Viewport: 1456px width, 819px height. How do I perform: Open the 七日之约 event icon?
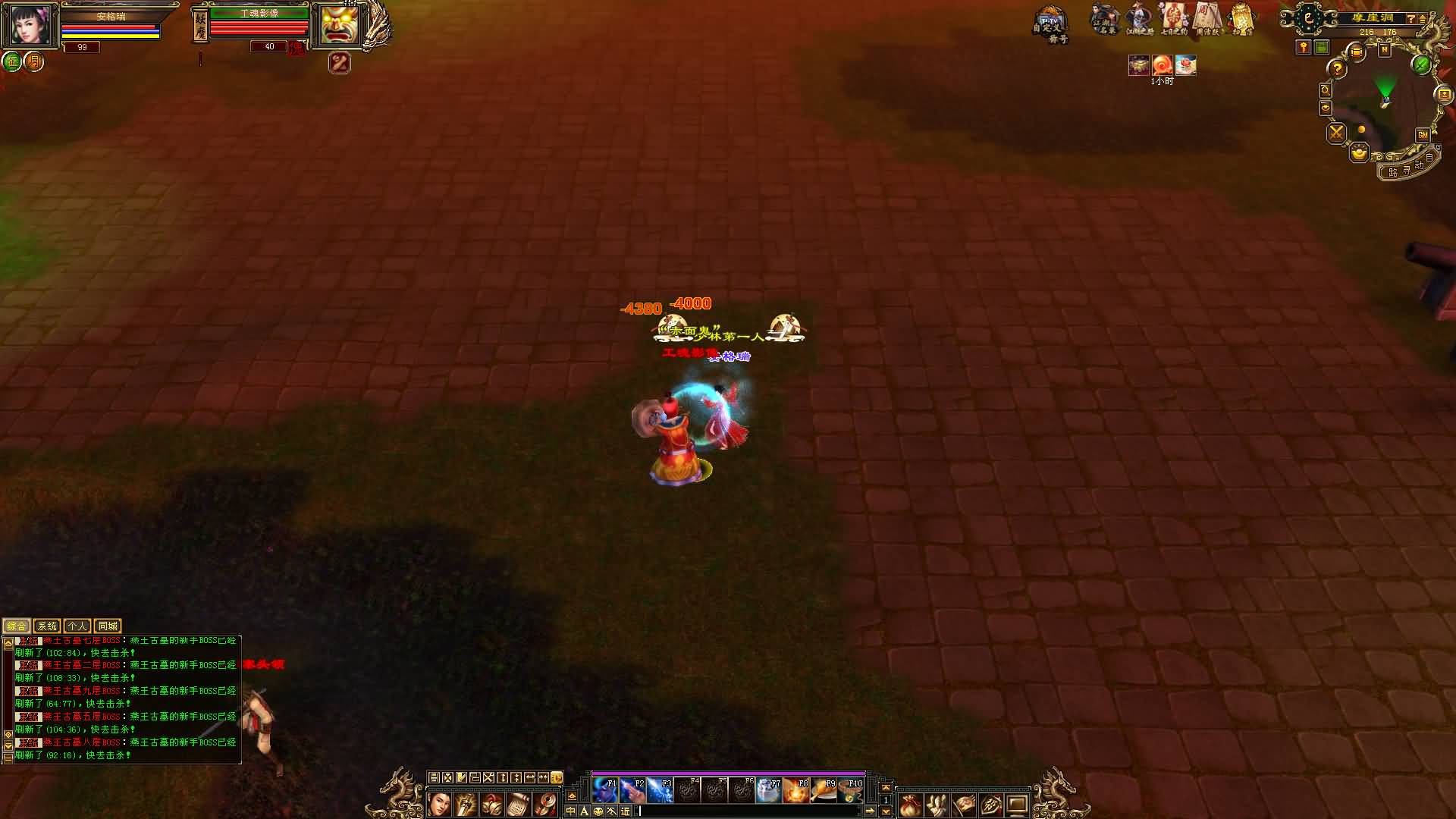1173,20
